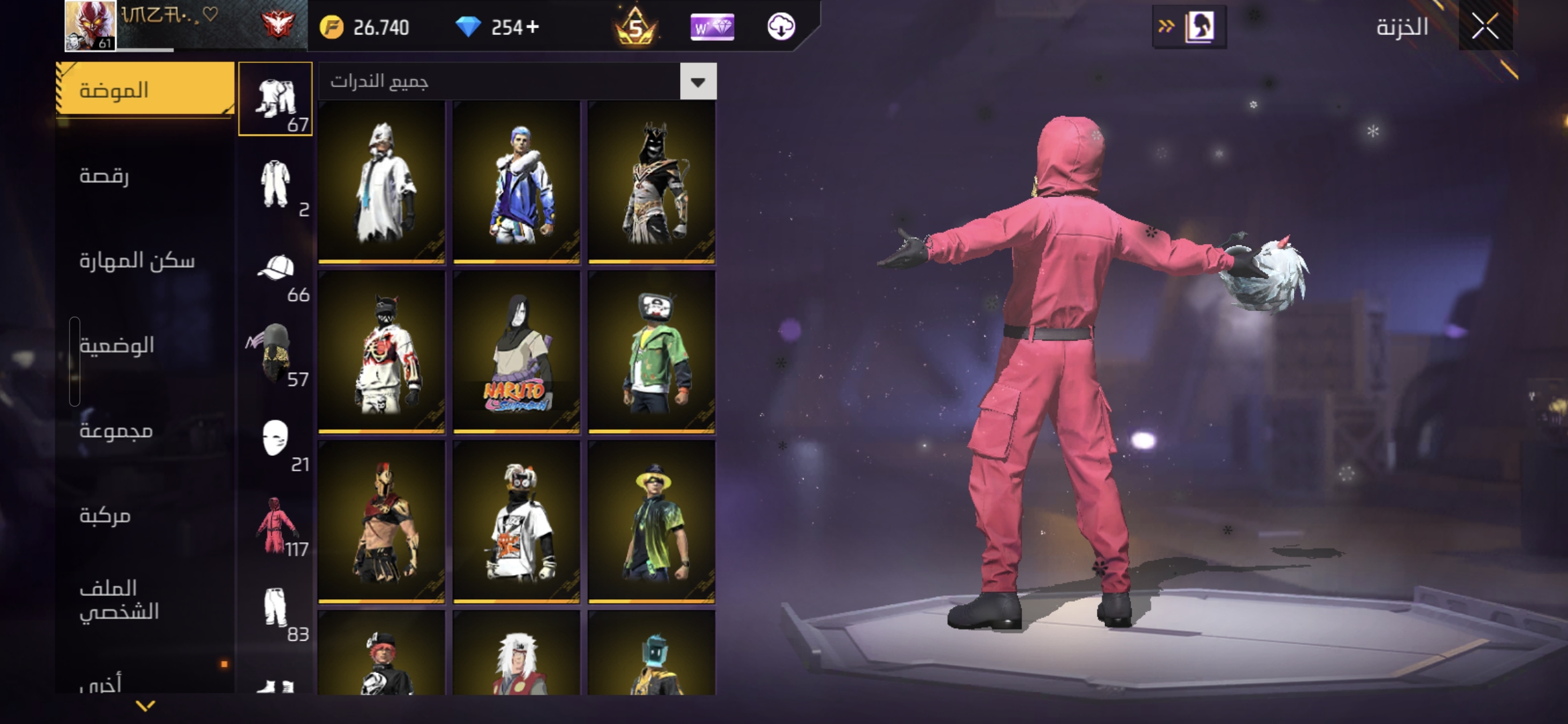The width and height of the screenshot is (1568, 724).
Task: Open the pants category showing 83
Action: (275, 609)
